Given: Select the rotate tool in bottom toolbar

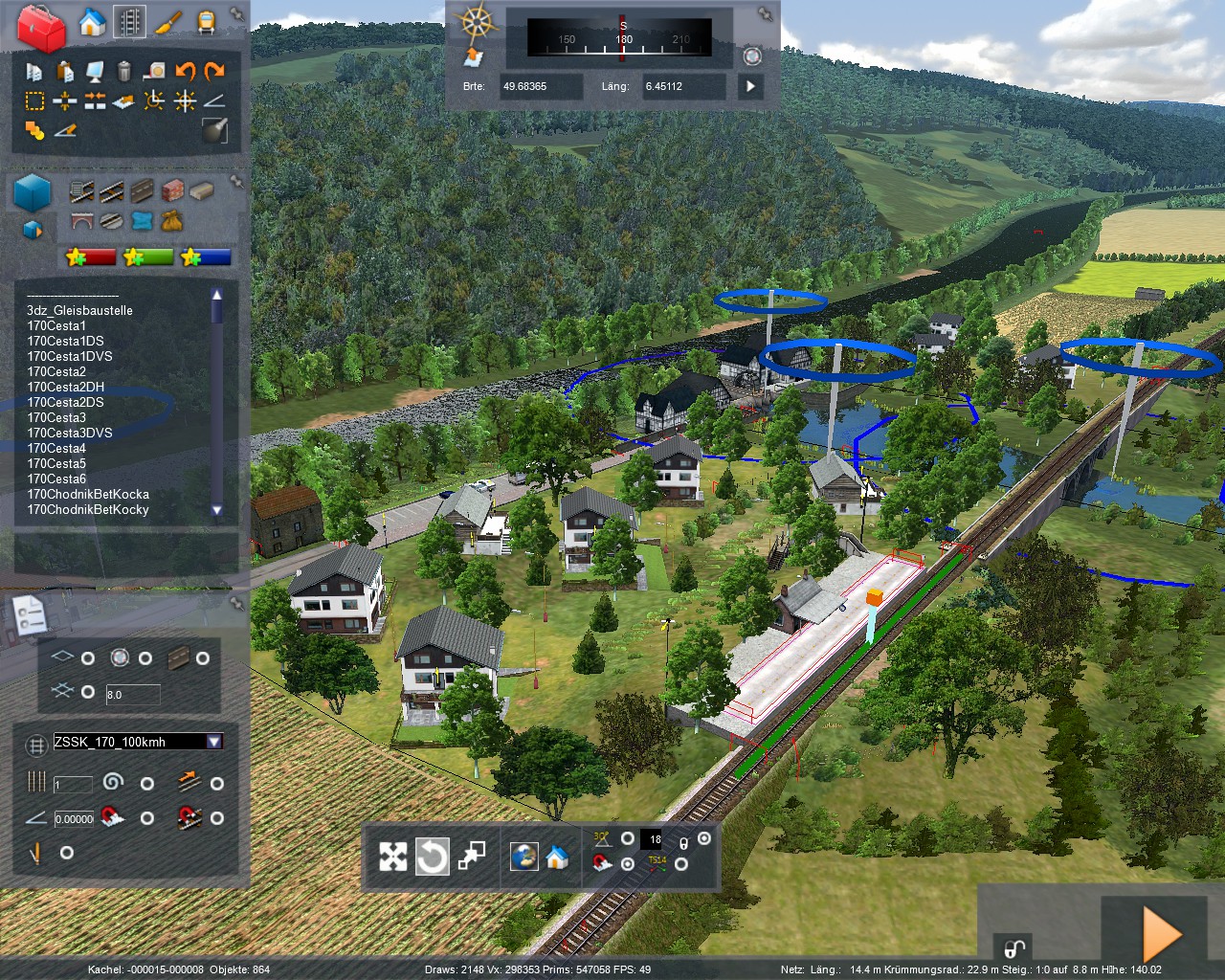Looking at the screenshot, I should tap(432, 857).
